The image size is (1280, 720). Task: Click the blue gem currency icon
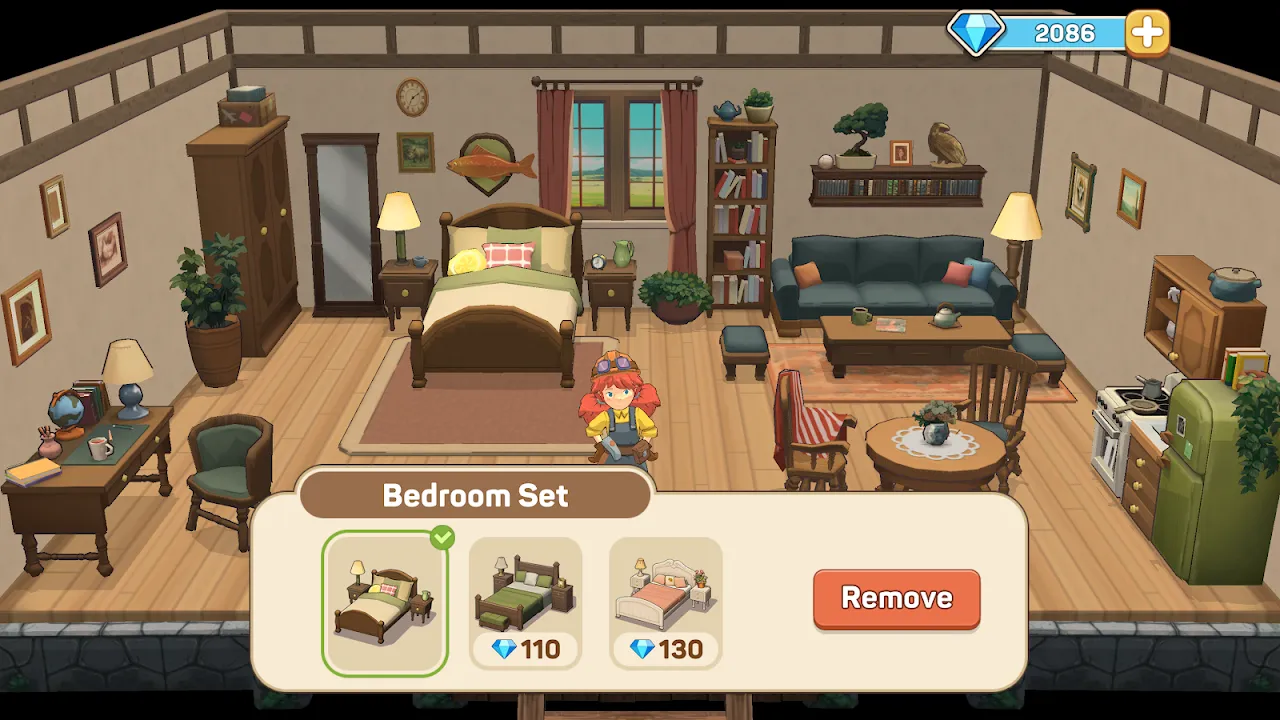[973, 31]
